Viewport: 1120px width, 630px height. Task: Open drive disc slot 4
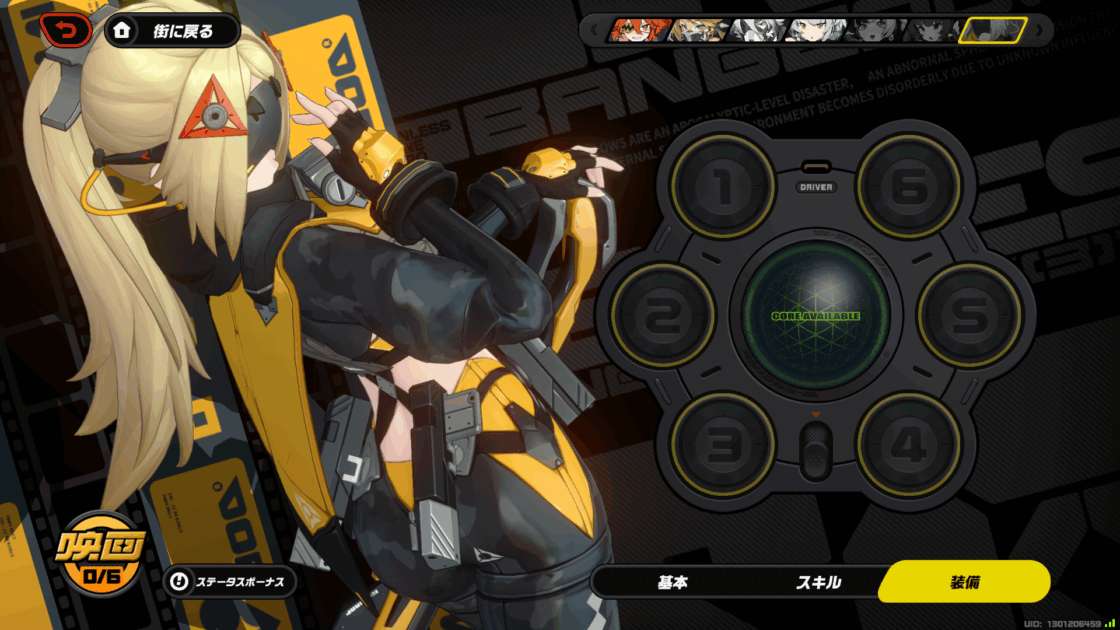(908, 443)
